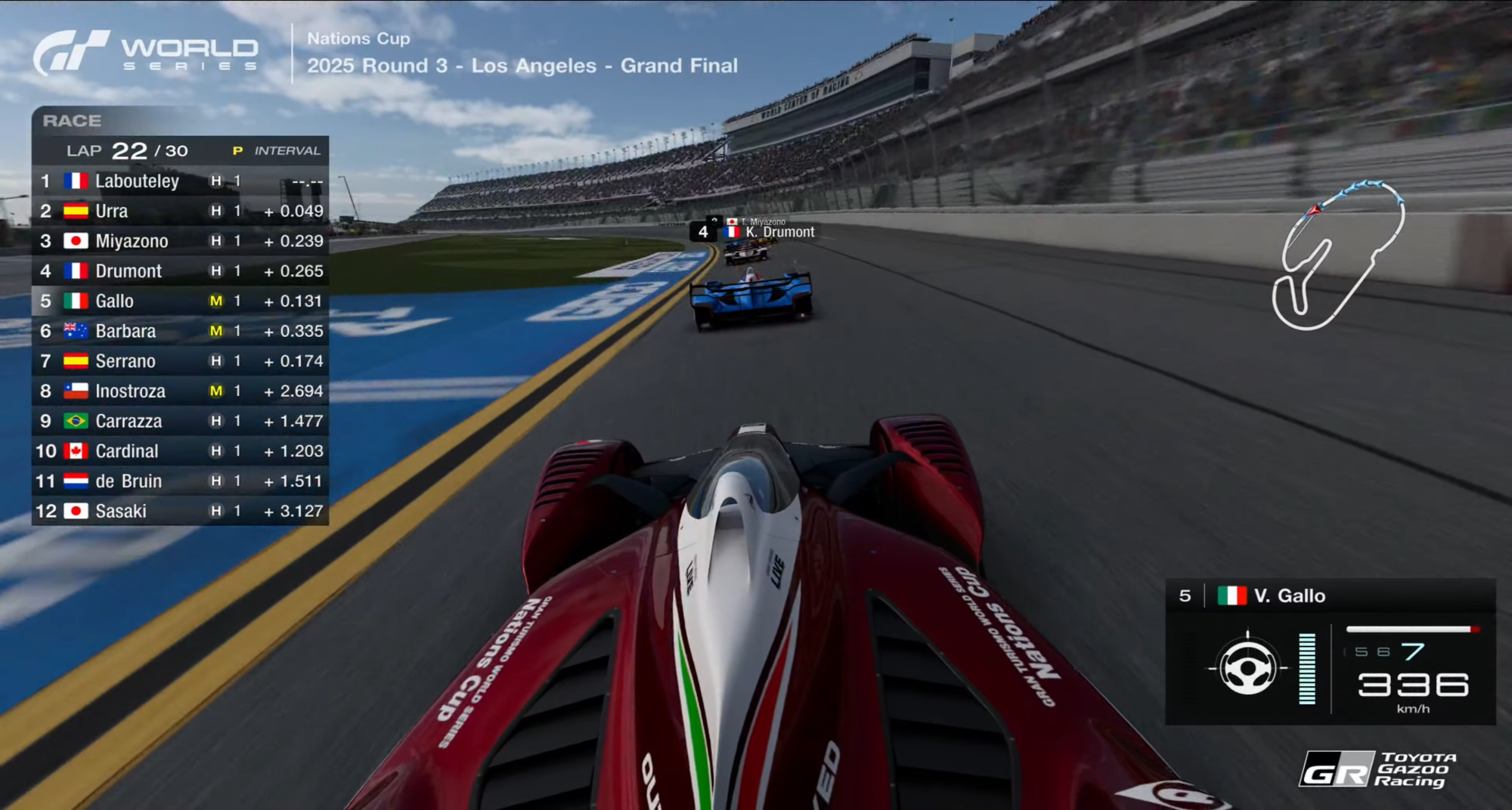The width and height of the screenshot is (1512, 810).
Task: Select Carrazza in the leaderboard
Action: (180, 421)
